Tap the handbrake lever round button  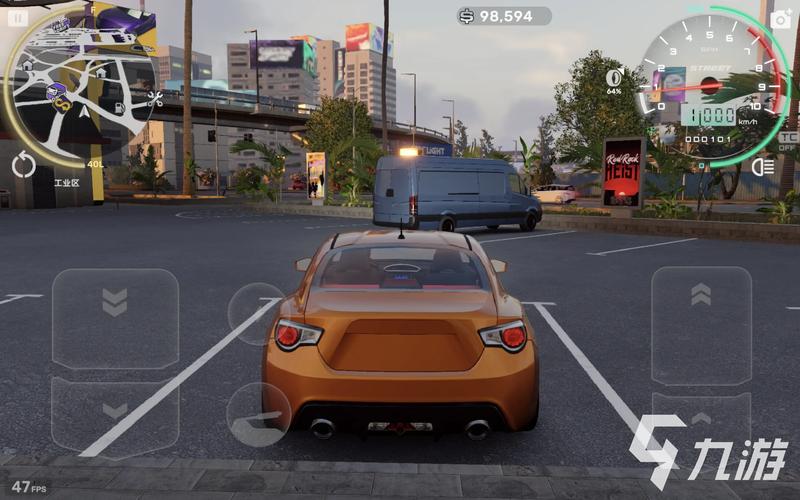tap(258, 414)
